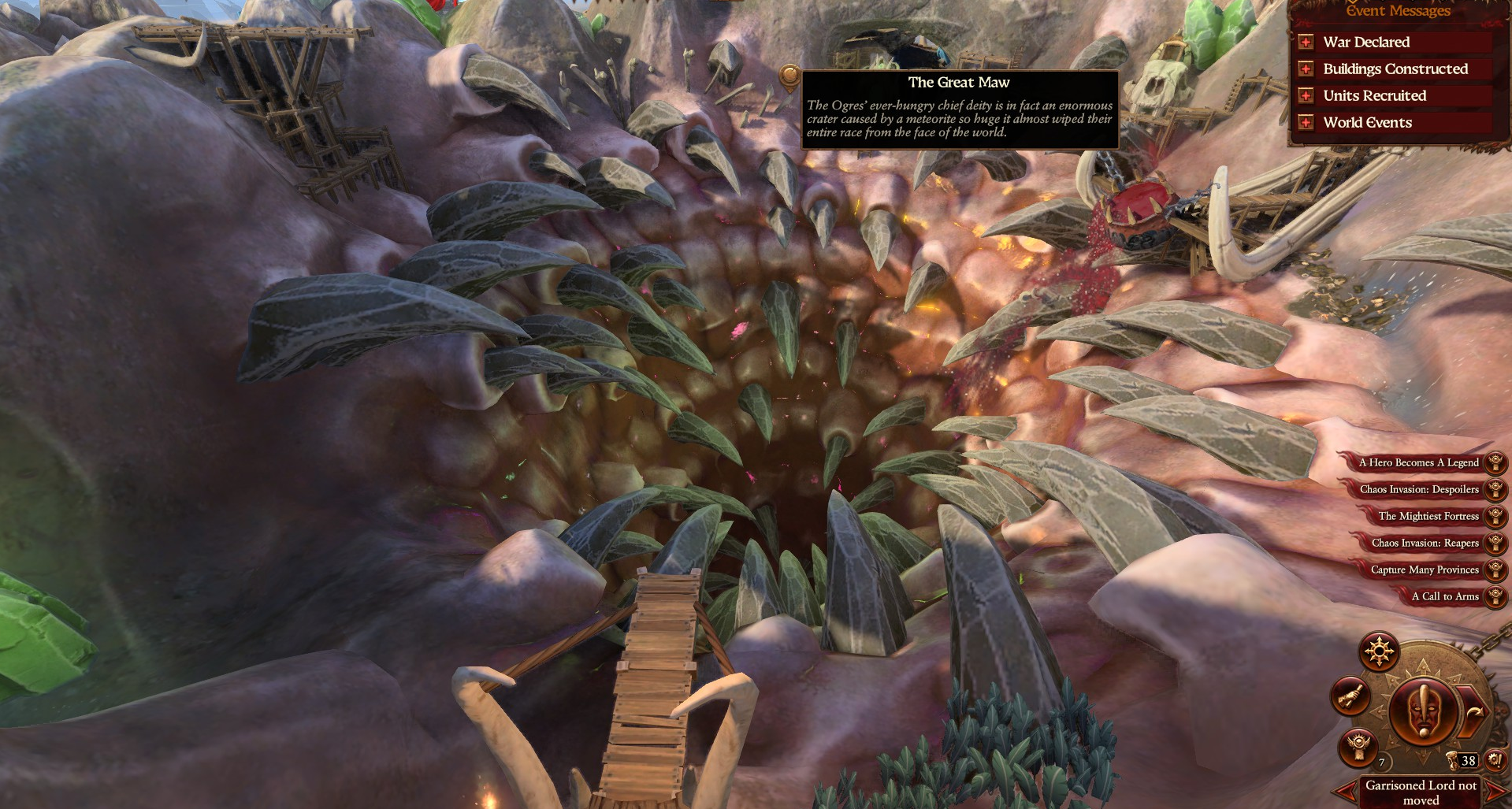Open the A Hero Becomes A Legend mission

coord(1418,462)
